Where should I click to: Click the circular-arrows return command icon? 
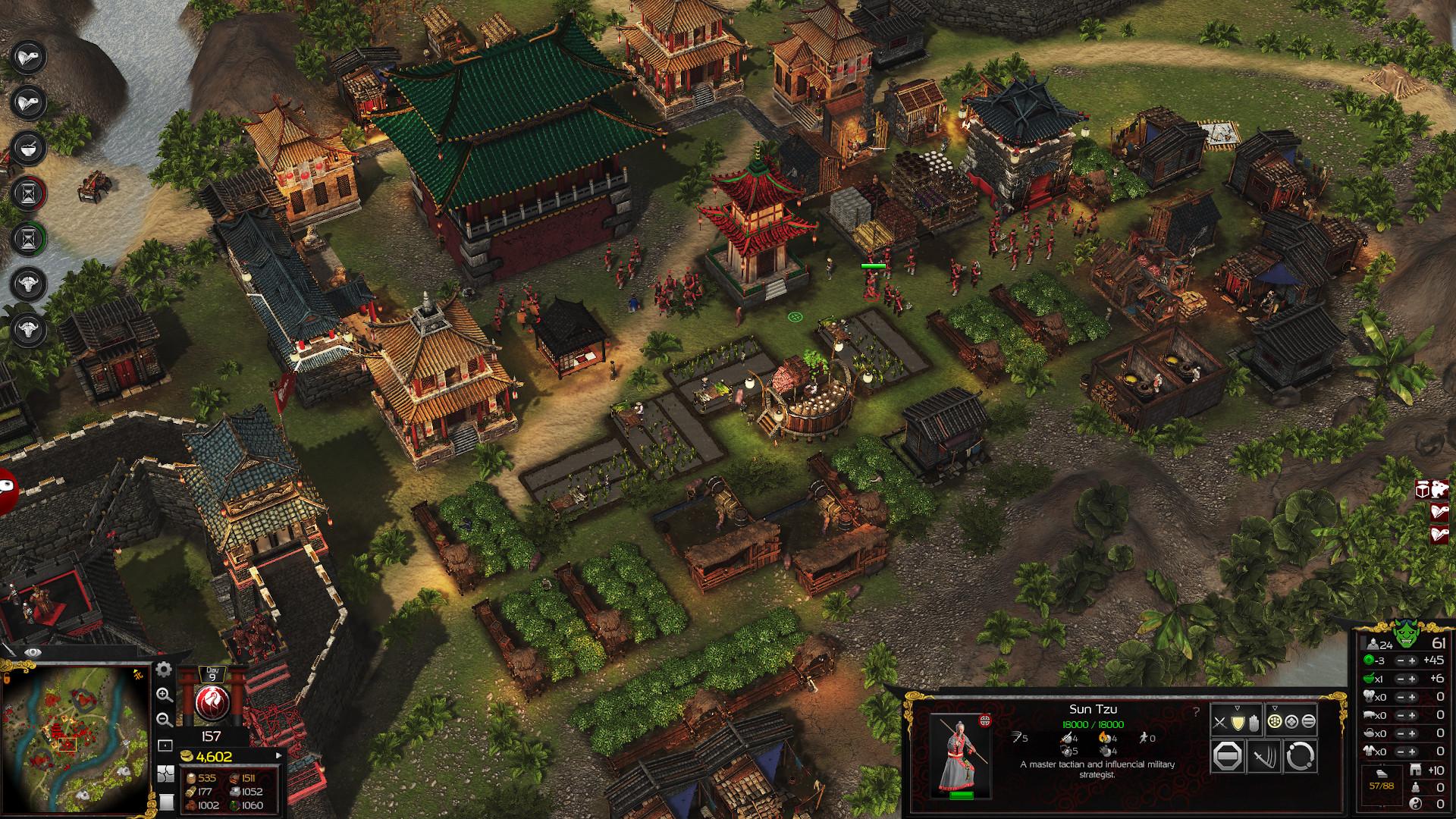(1299, 756)
